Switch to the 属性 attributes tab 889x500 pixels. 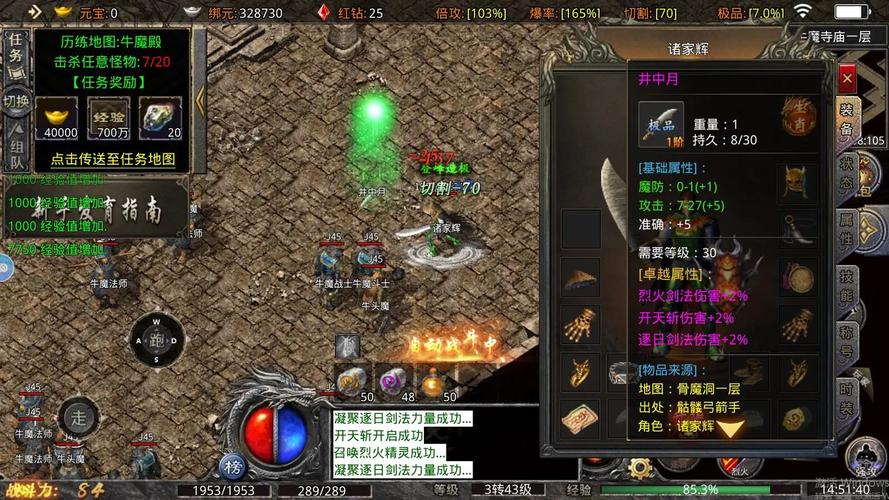(846, 231)
